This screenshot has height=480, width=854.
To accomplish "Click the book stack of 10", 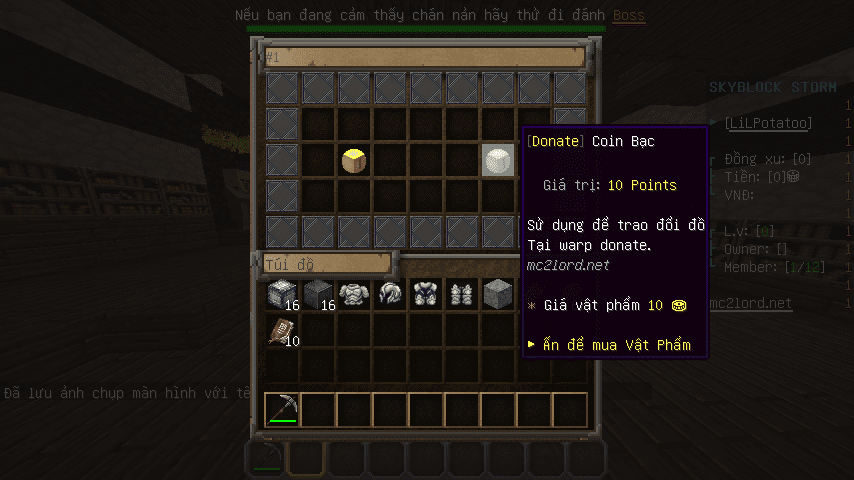I will click(x=282, y=331).
